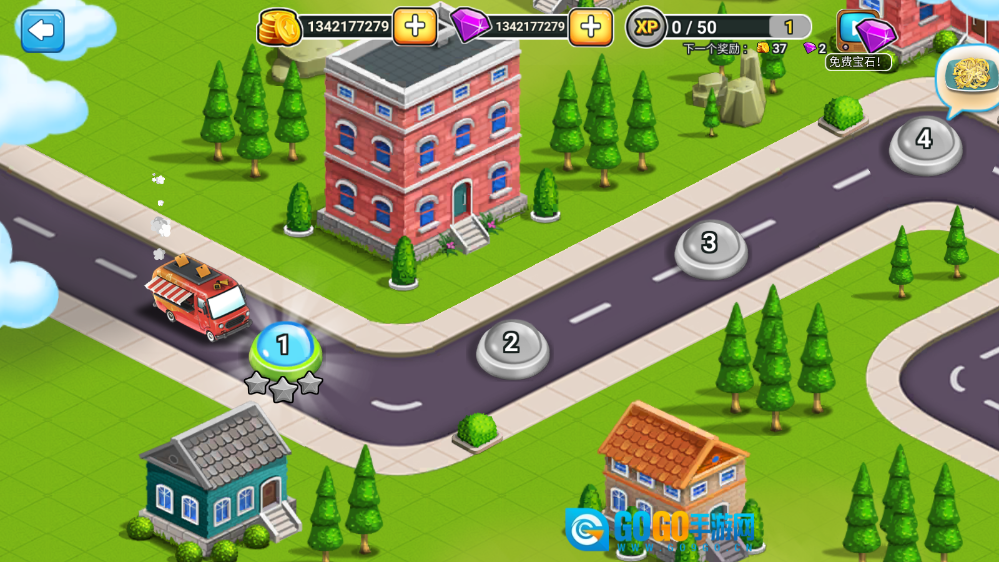The height and width of the screenshot is (562, 999).
Task: Go back with the blue arrow button
Action: coord(42,31)
